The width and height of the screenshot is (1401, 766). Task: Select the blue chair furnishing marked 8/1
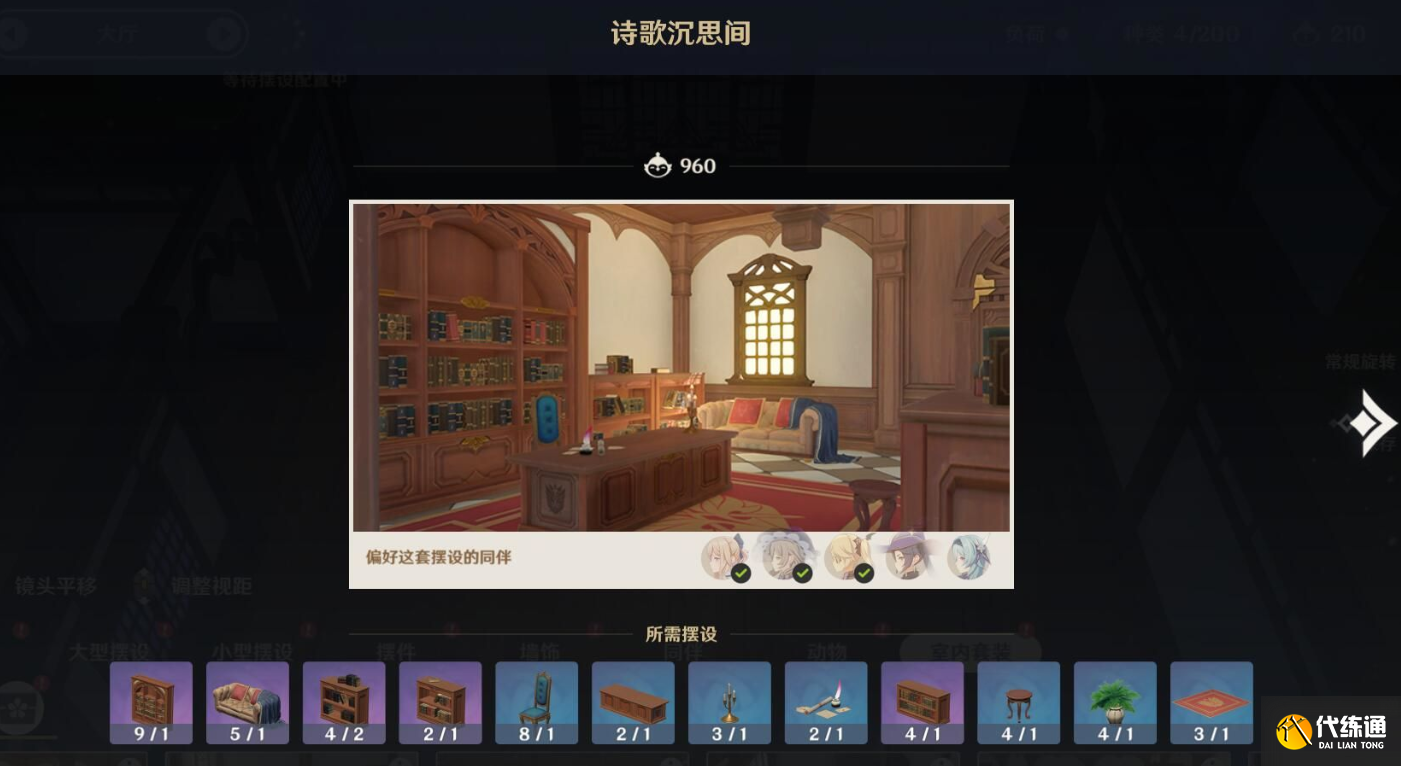pyautogui.click(x=537, y=703)
